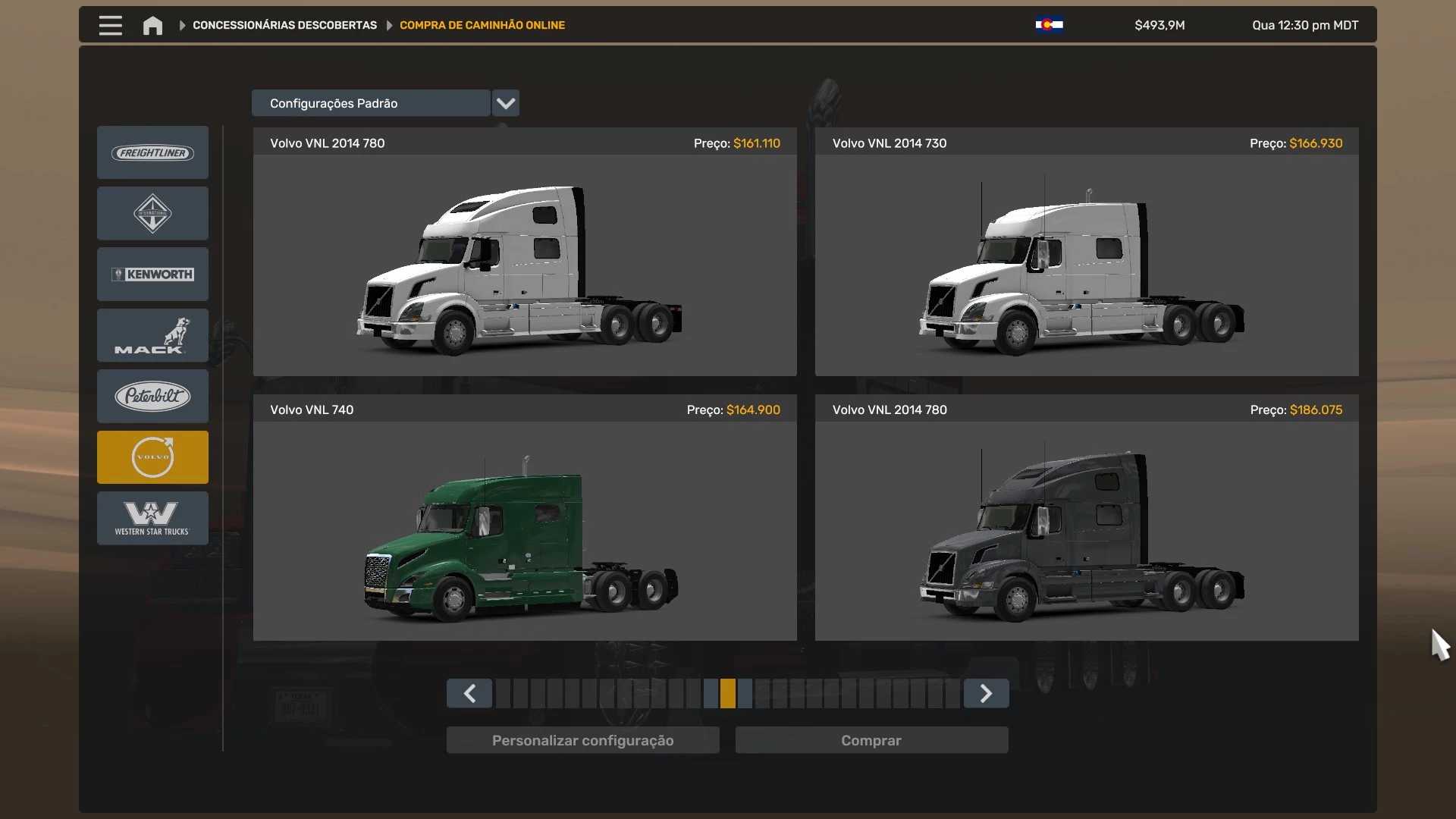Go to the previous truck page

tap(469, 693)
